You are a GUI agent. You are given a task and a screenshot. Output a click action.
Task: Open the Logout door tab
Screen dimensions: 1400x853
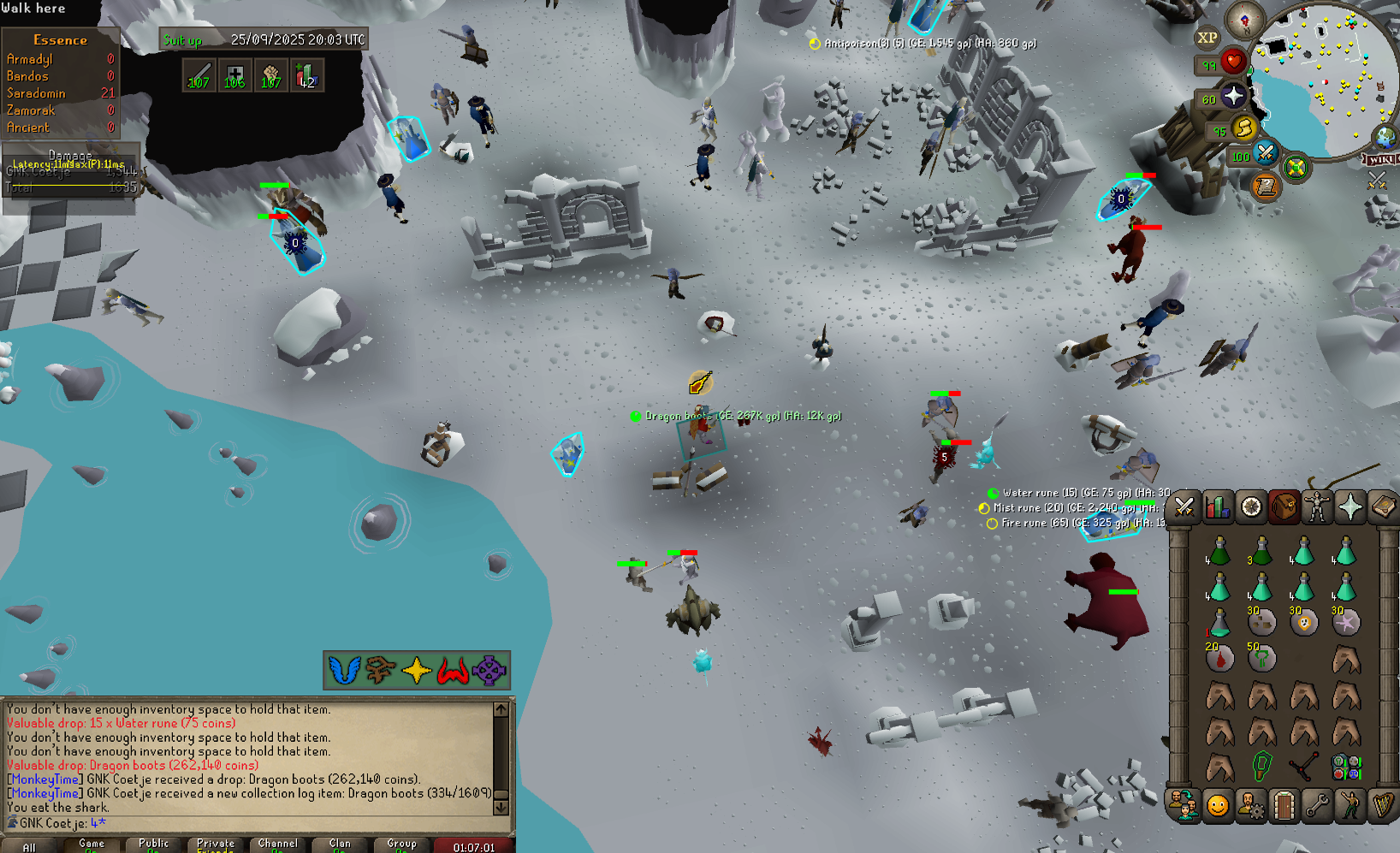tap(1284, 805)
